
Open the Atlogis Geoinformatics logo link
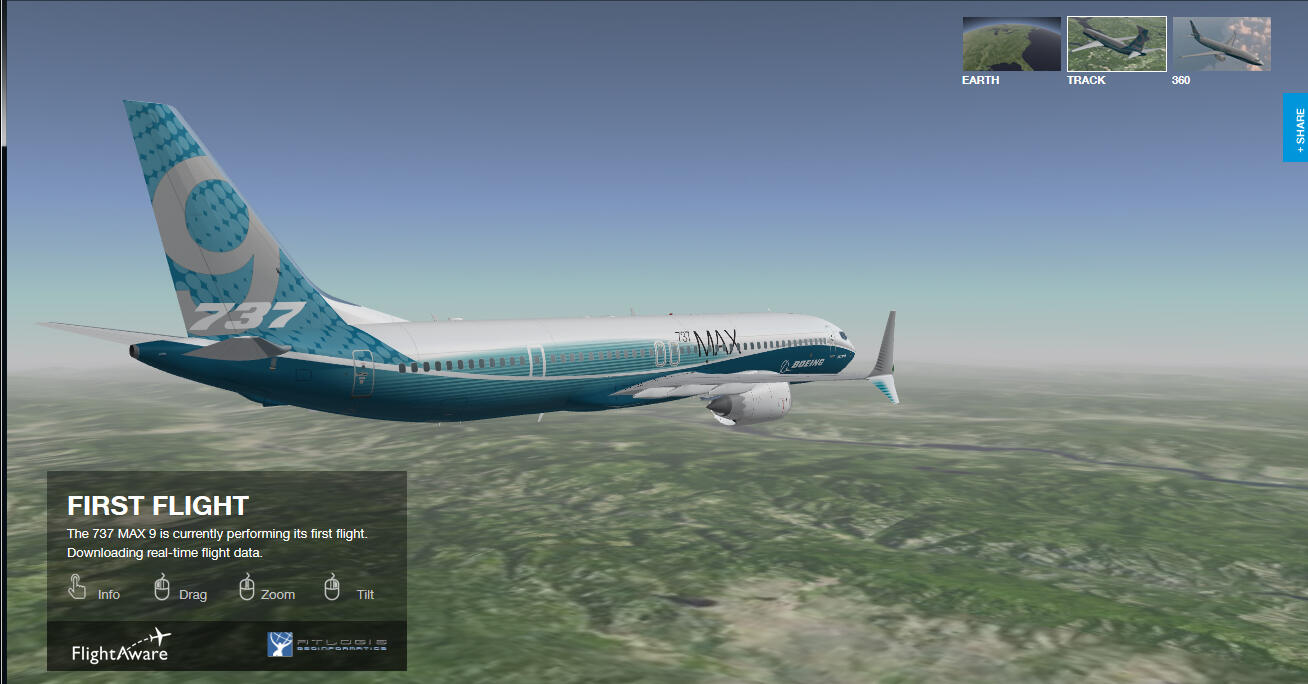tap(327, 645)
